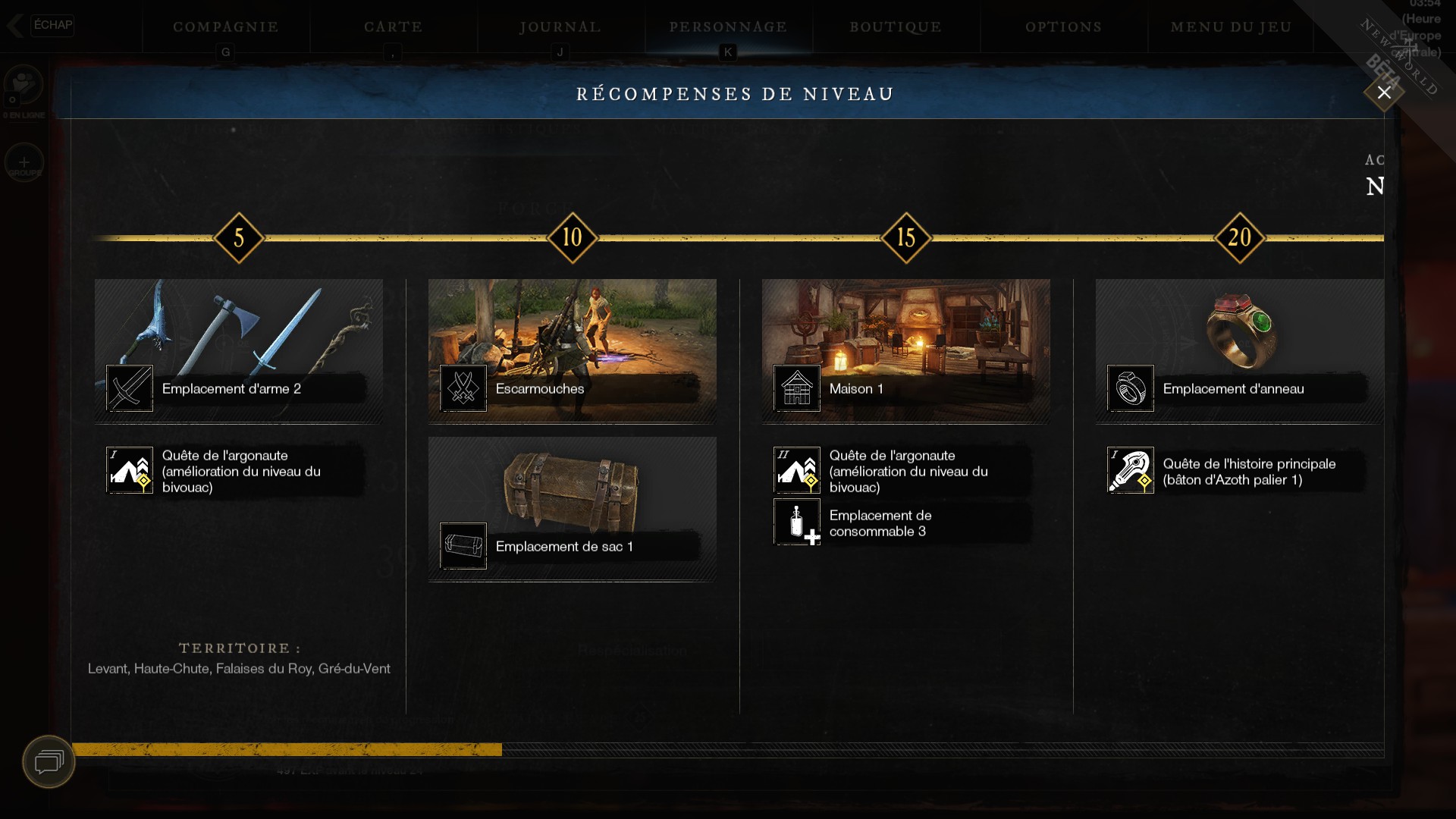Screen dimensions: 1456x819
Task: Switch to the Carte tab
Action: pyautogui.click(x=393, y=27)
